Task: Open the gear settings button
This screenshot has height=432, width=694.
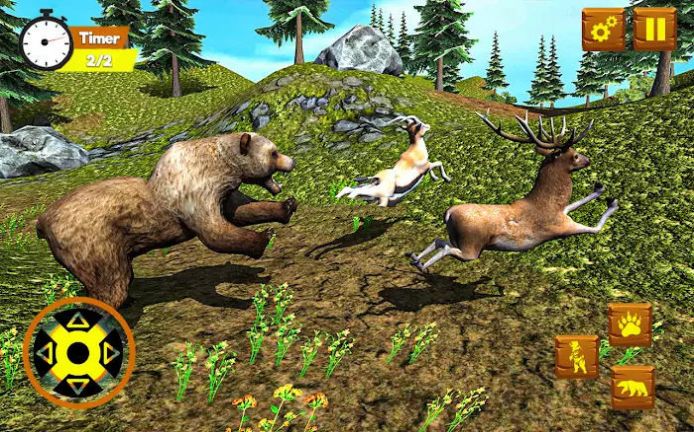Action: point(603,29)
